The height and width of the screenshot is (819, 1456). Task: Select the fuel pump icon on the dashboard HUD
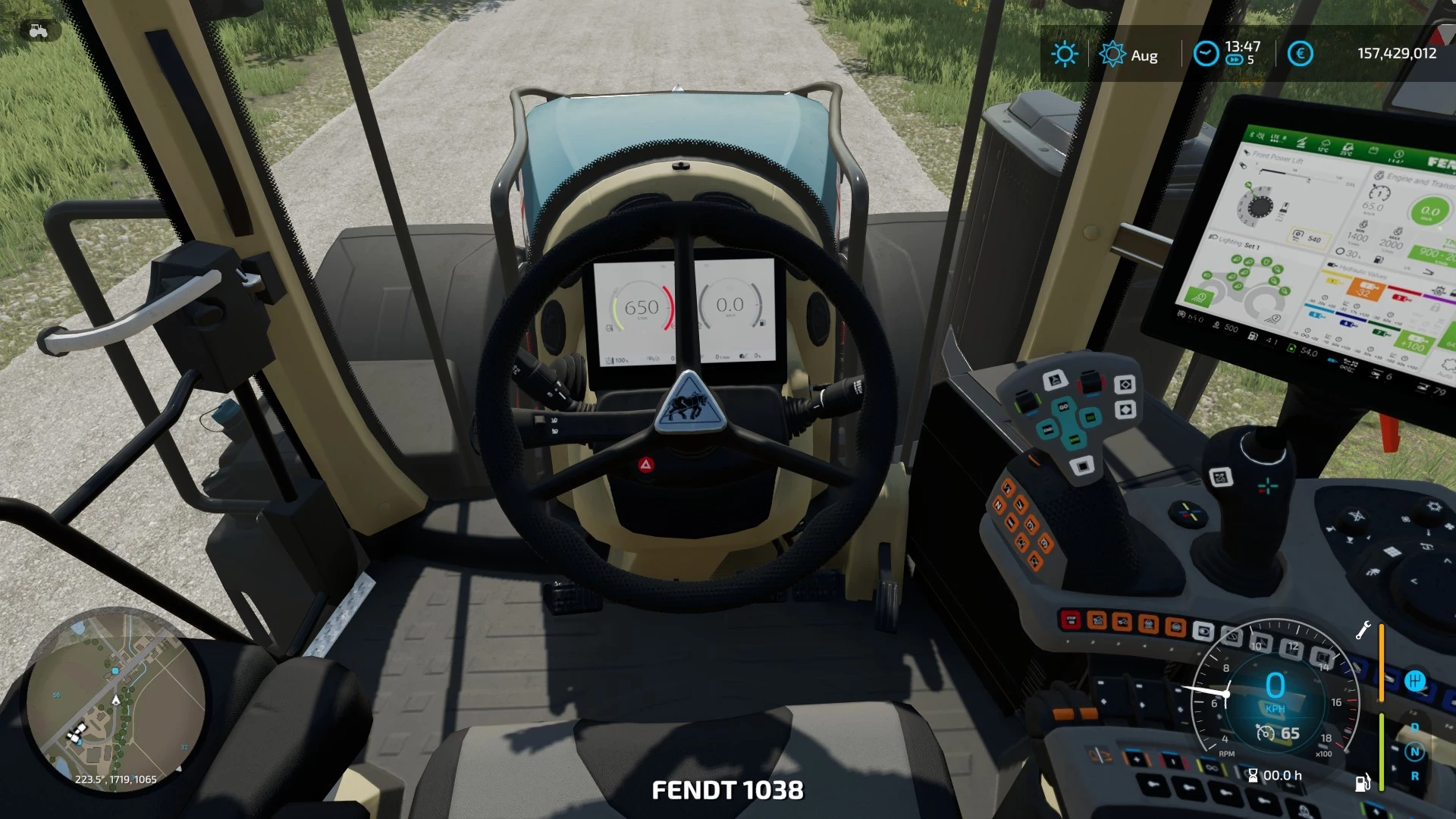click(x=1363, y=783)
